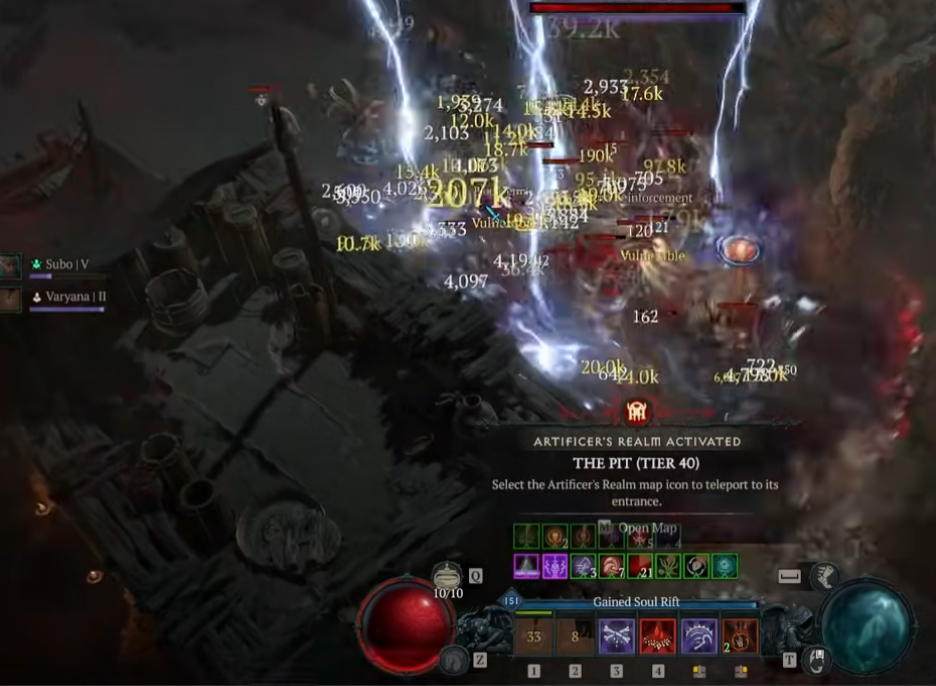Activate the purple crossed-bones skill
This screenshot has width=936, height=686.
(x=616, y=637)
